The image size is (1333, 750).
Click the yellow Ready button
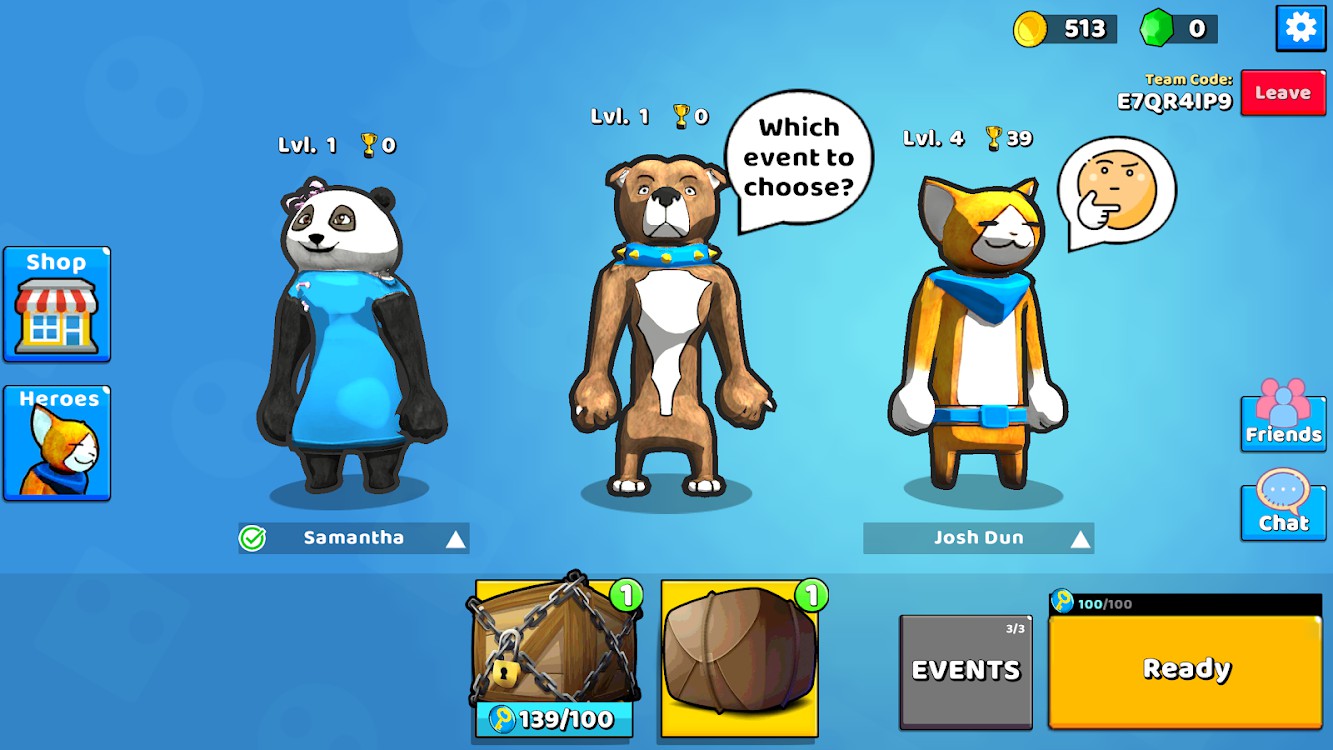pos(1185,669)
